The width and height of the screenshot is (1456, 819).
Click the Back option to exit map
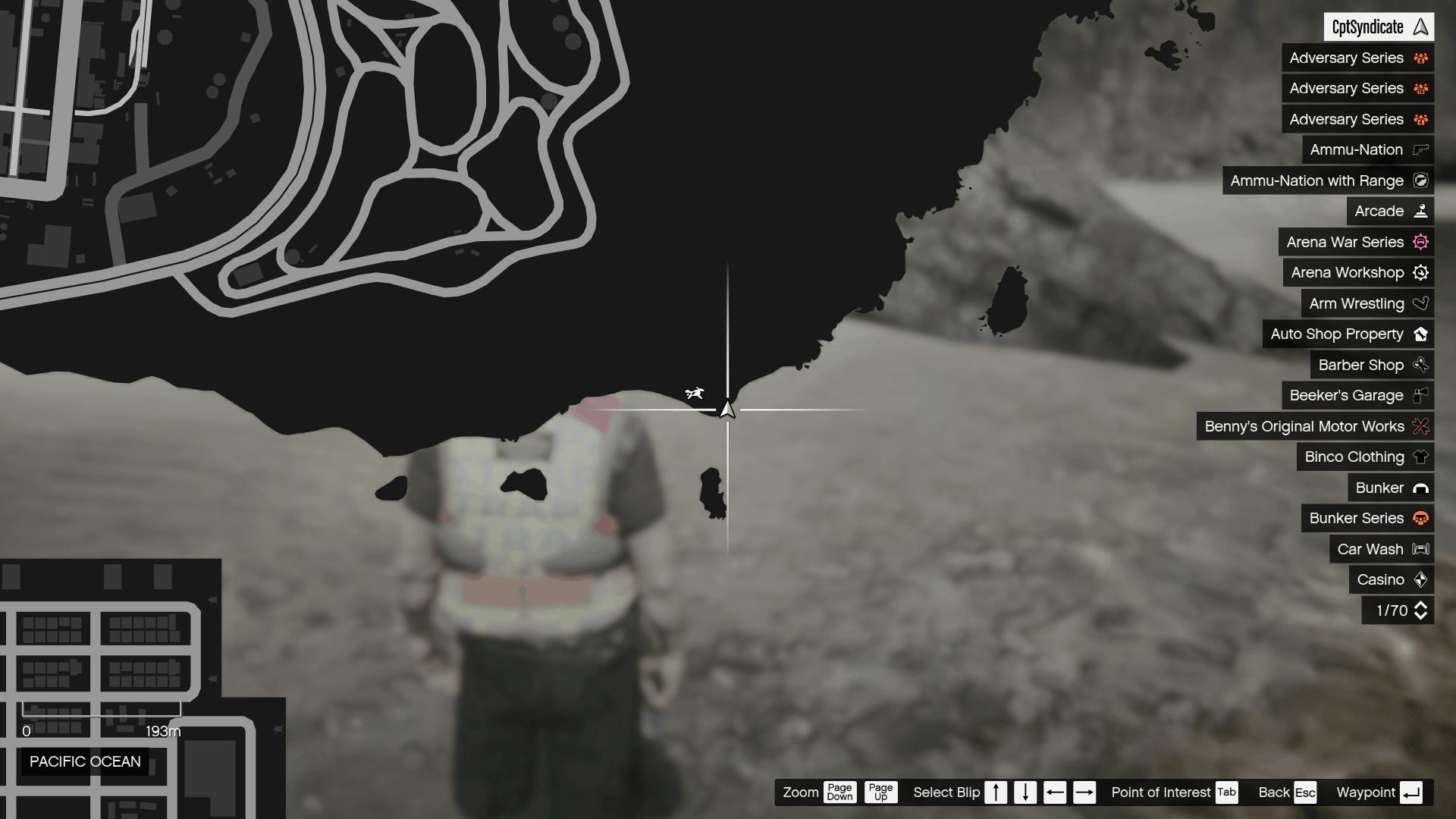point(1274,792)
